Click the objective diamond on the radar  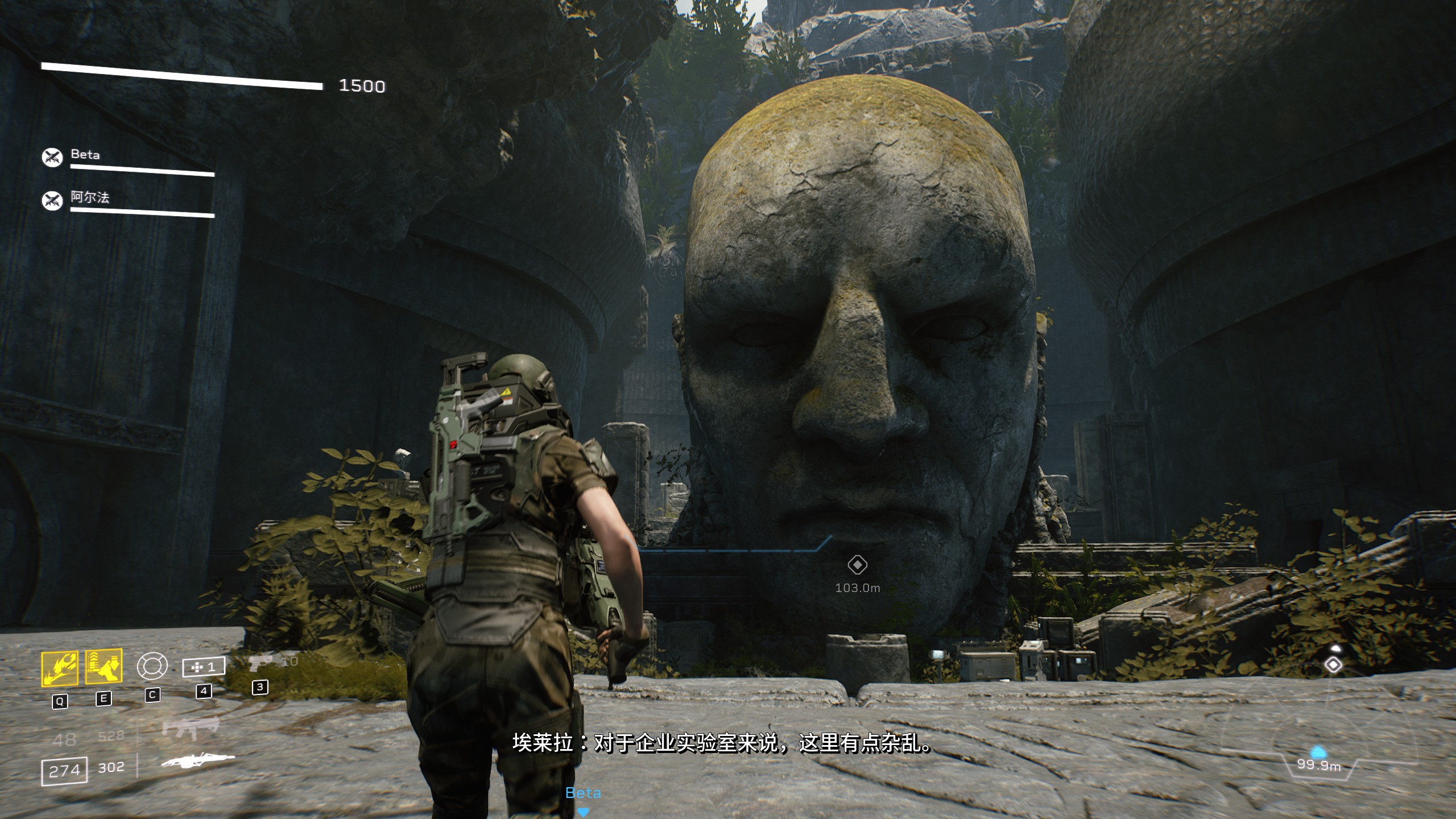click(x=1333, y=665)
